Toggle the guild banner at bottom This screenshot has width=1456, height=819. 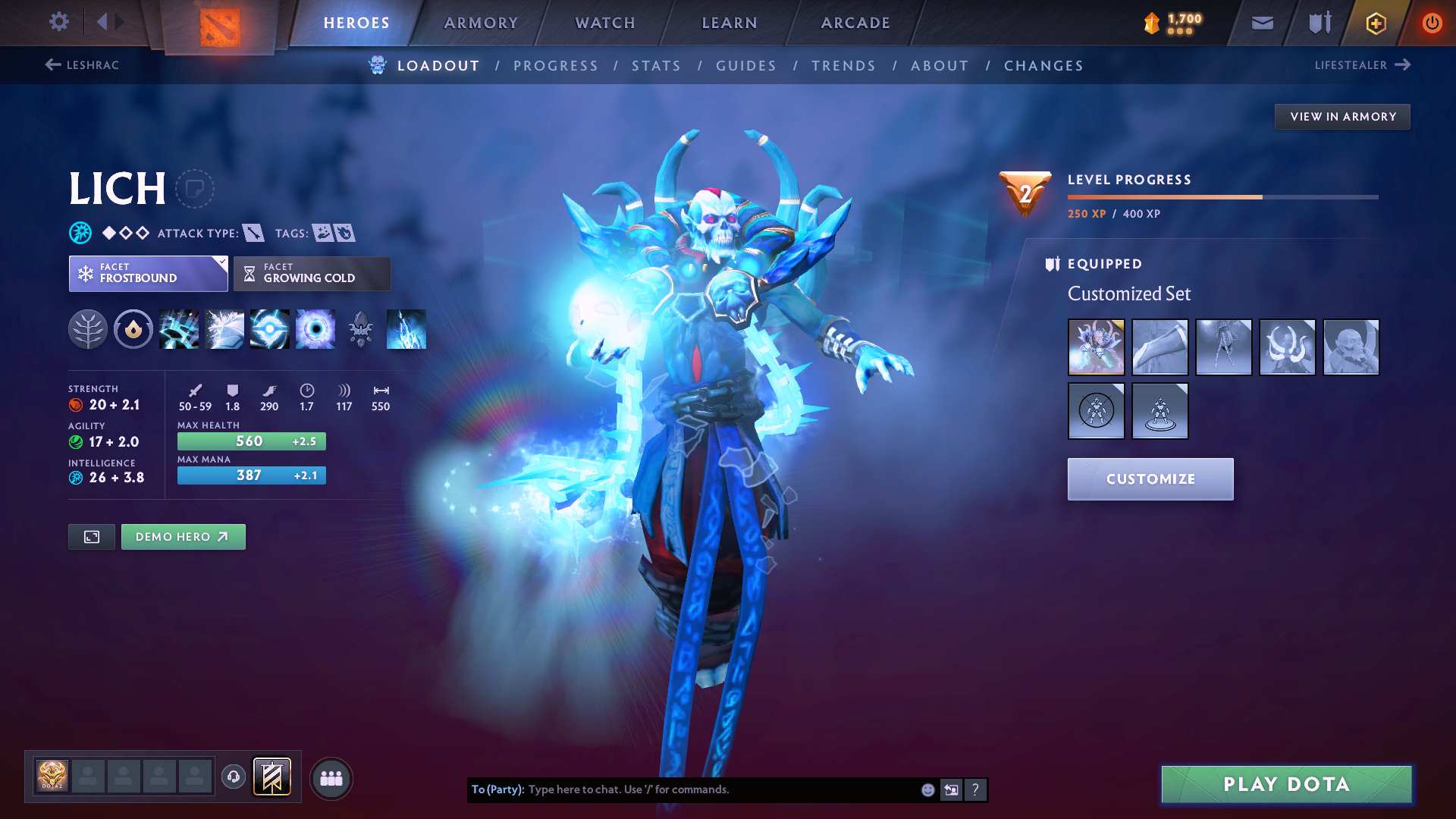(271, 778)
